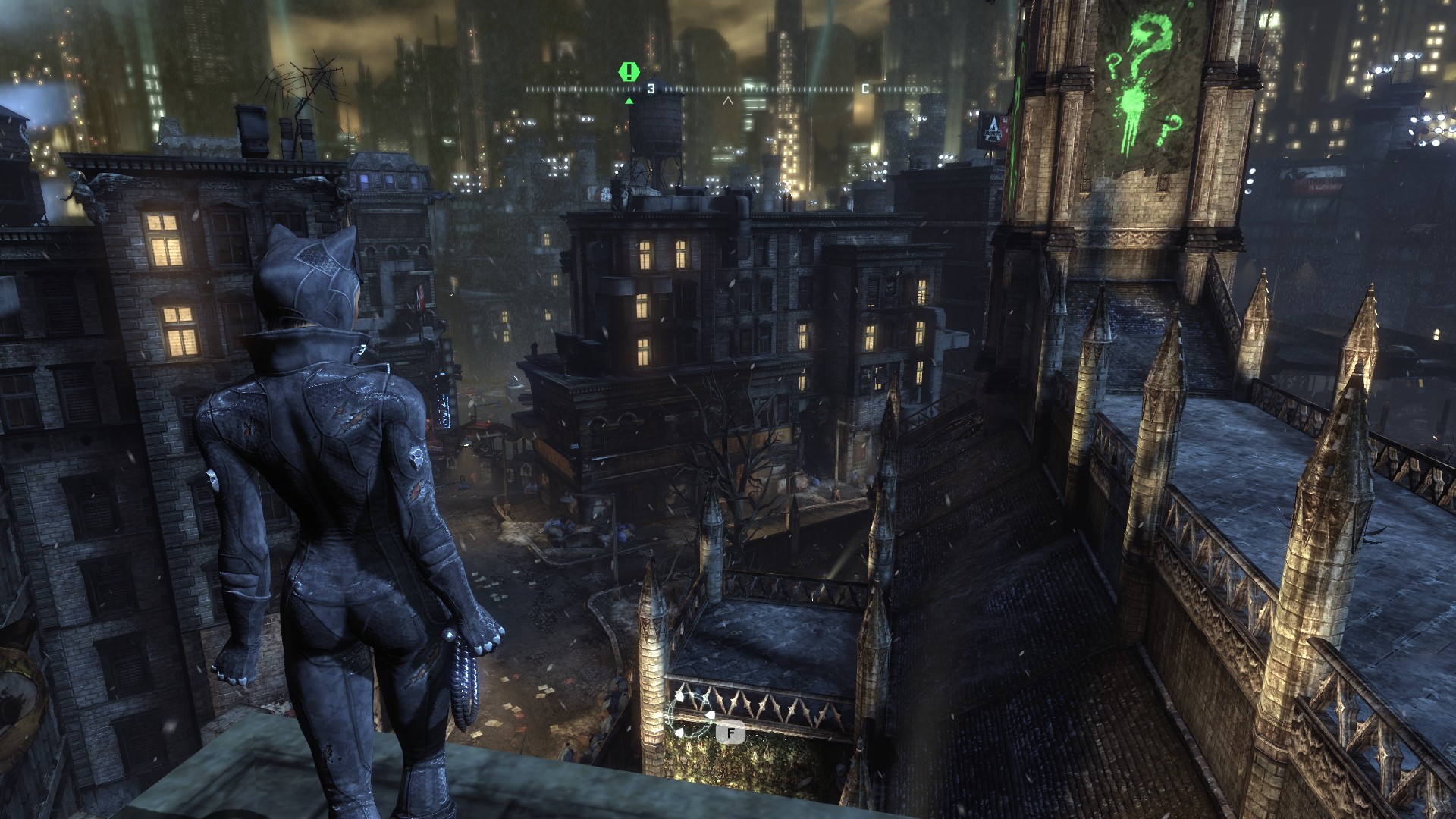Select the compass bar heading strip
1456x819 pixels.
[726, 90]
